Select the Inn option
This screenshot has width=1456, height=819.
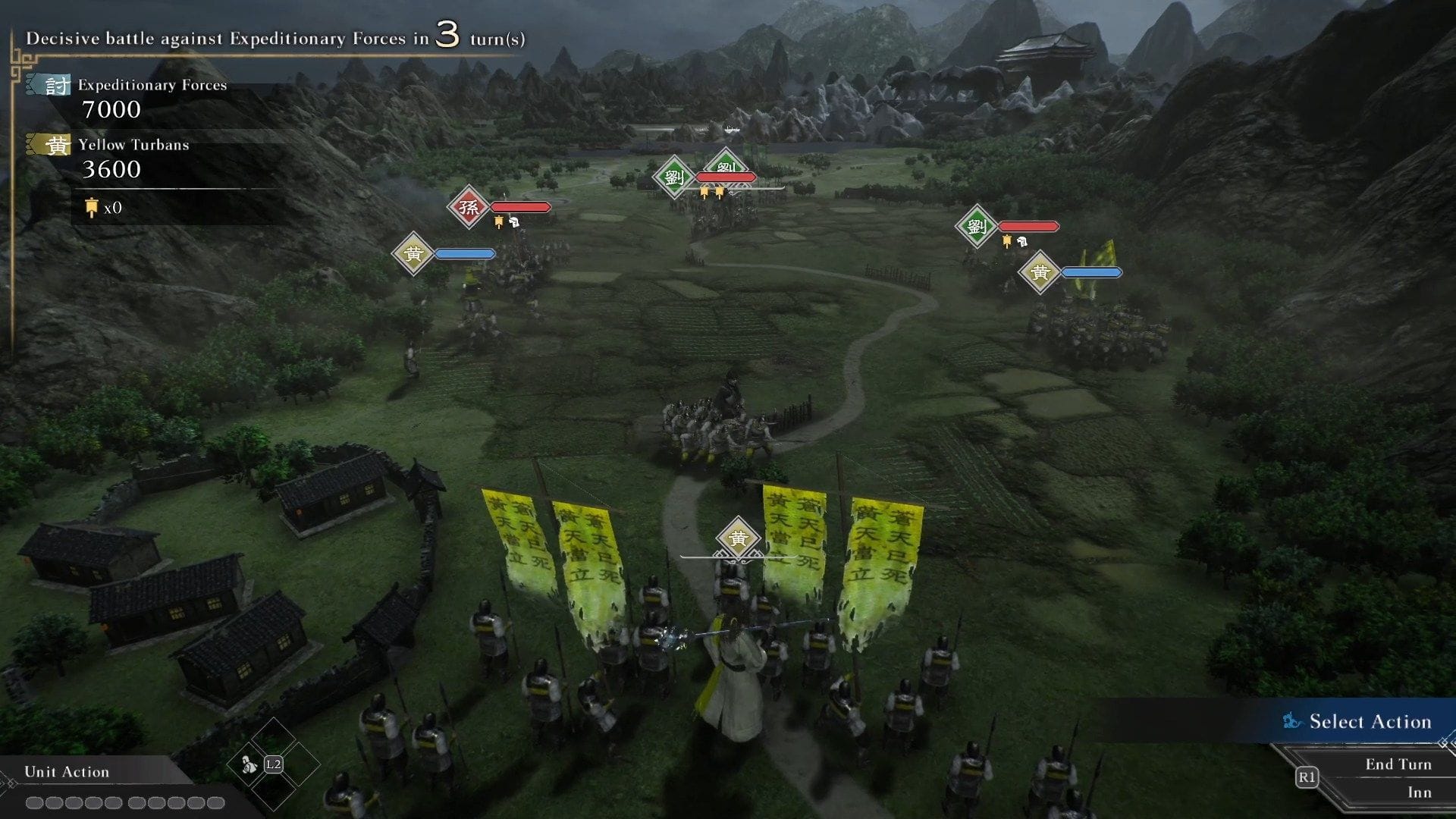coord(1419,792)
